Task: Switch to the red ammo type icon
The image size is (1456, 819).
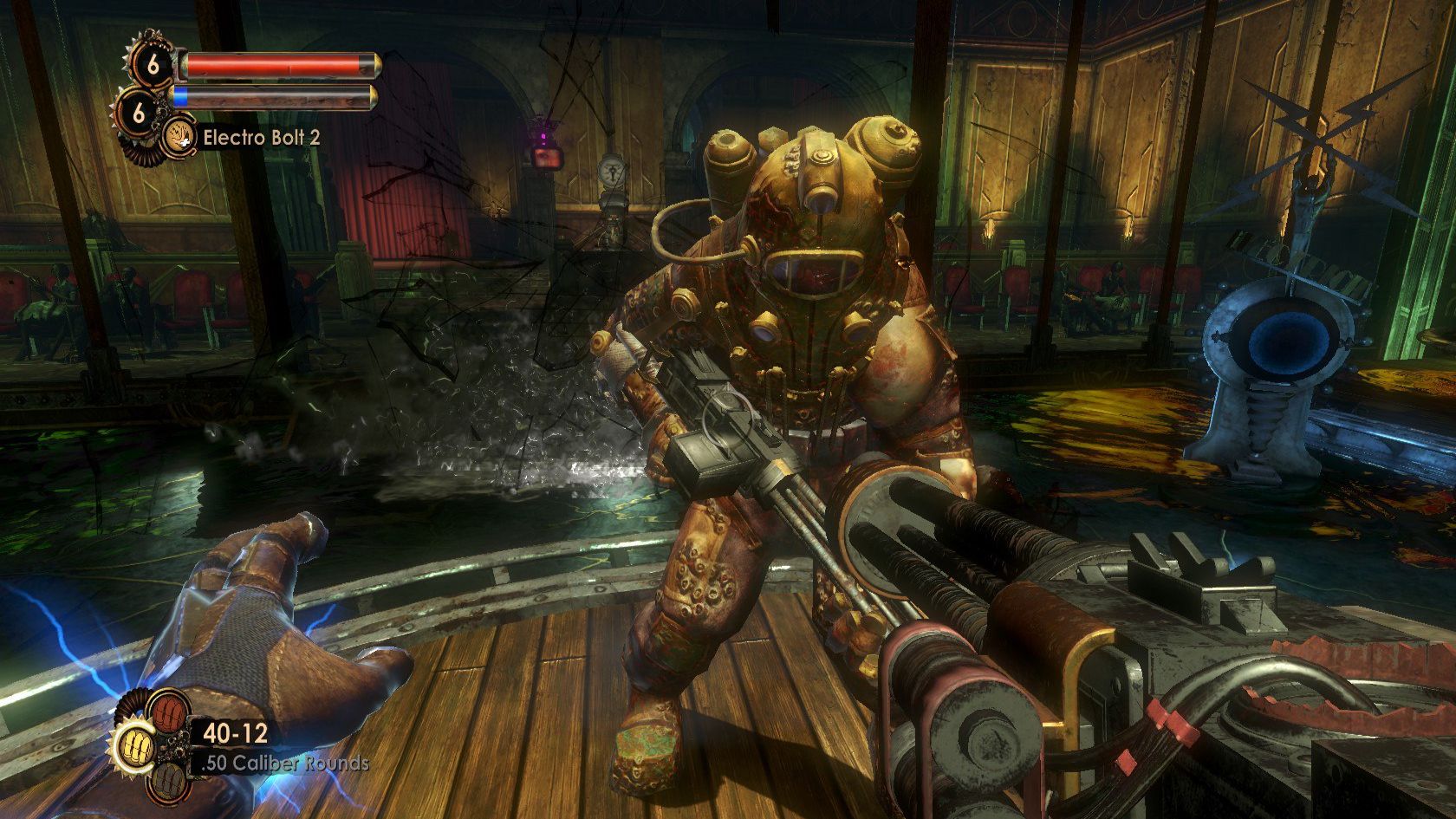Action: tap(166, 712)
